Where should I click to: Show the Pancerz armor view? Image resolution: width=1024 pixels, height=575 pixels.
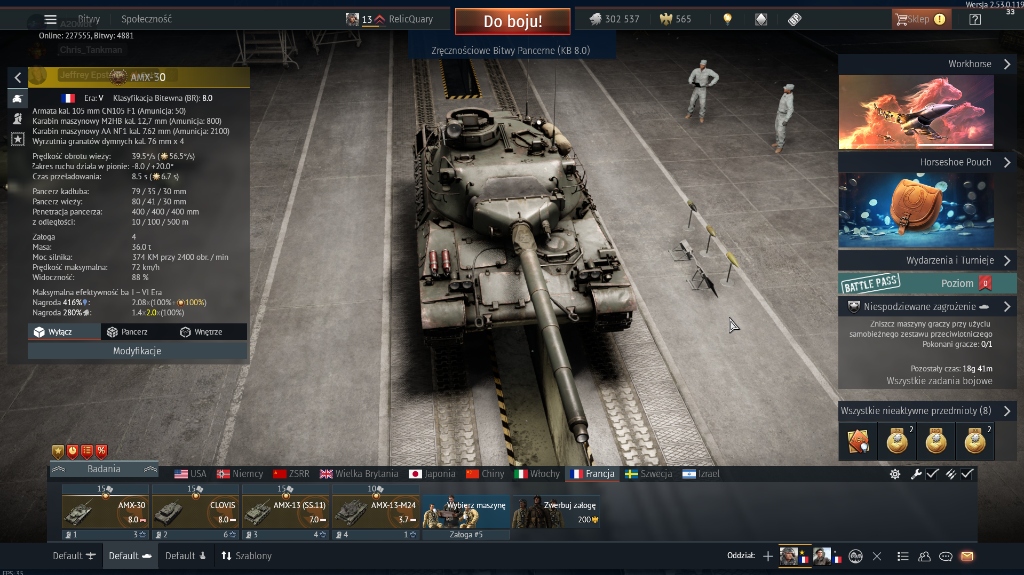[127, 332]
